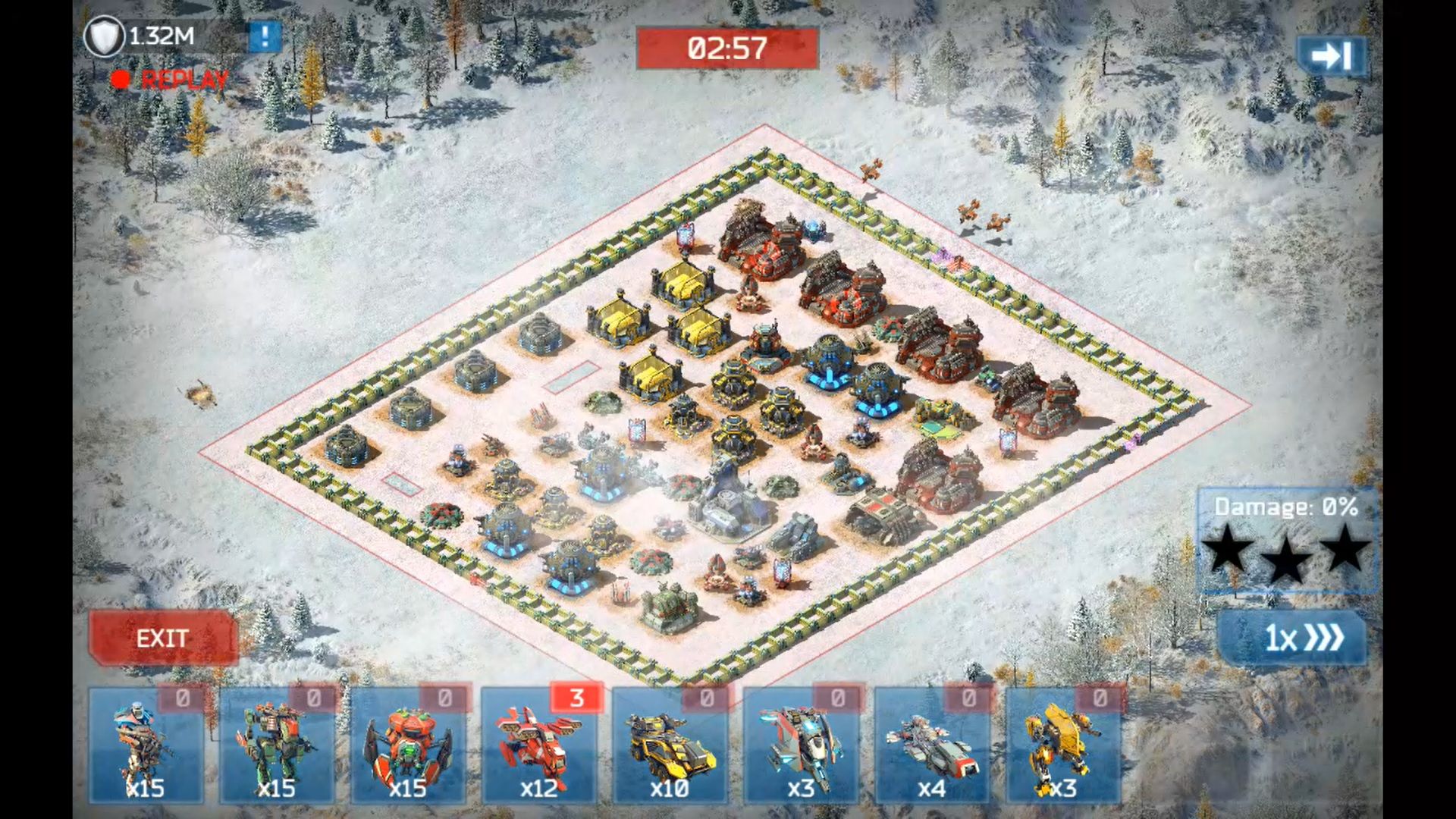1456x819 pixels.
Task: Select the rifle infantry unit card
Action: (x=146, y=746)
